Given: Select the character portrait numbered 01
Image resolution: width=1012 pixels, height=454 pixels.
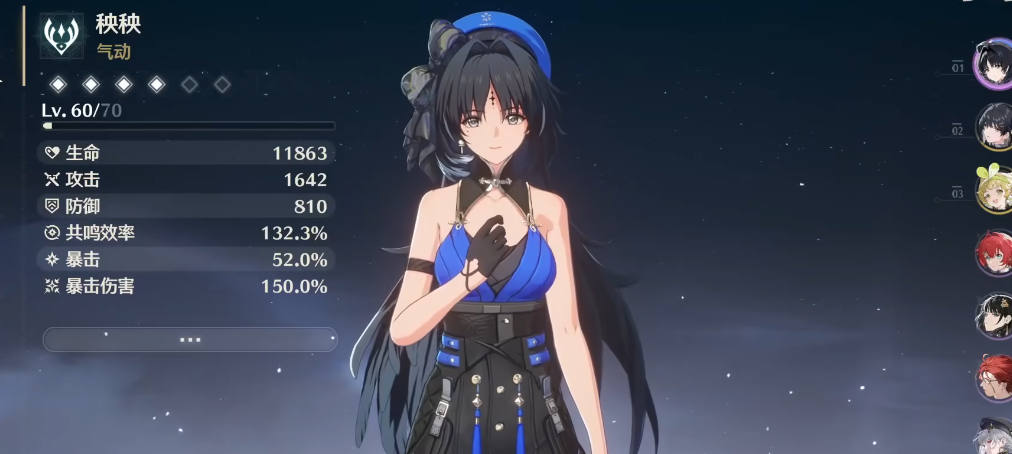Looking at the screenshot, I should click(994, 65).
